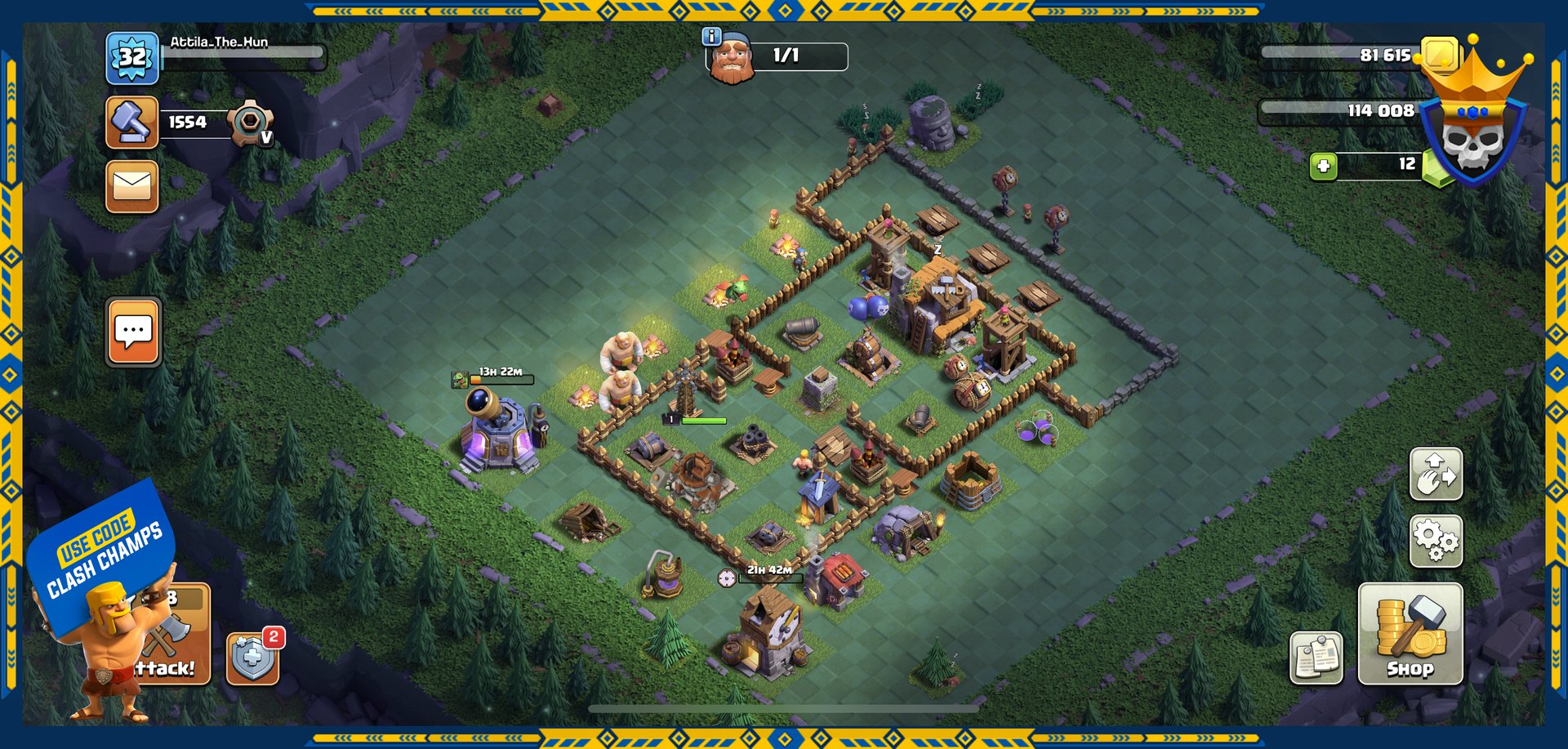This screenshot has height=749, width=1568.
Task: View the hammer trophy profile icon
Action: pyautogui.click(x=131, y=123)
